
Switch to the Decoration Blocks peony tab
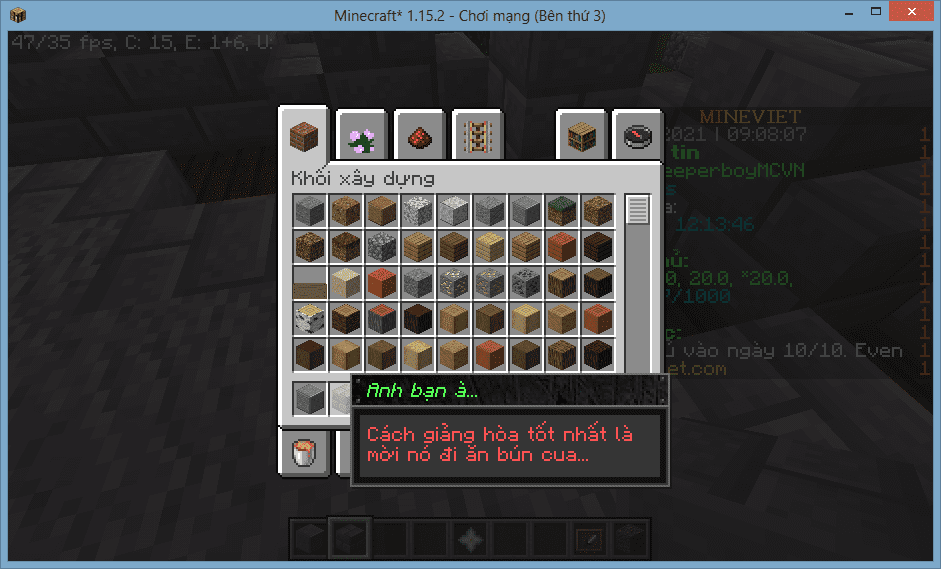(361, 136)
